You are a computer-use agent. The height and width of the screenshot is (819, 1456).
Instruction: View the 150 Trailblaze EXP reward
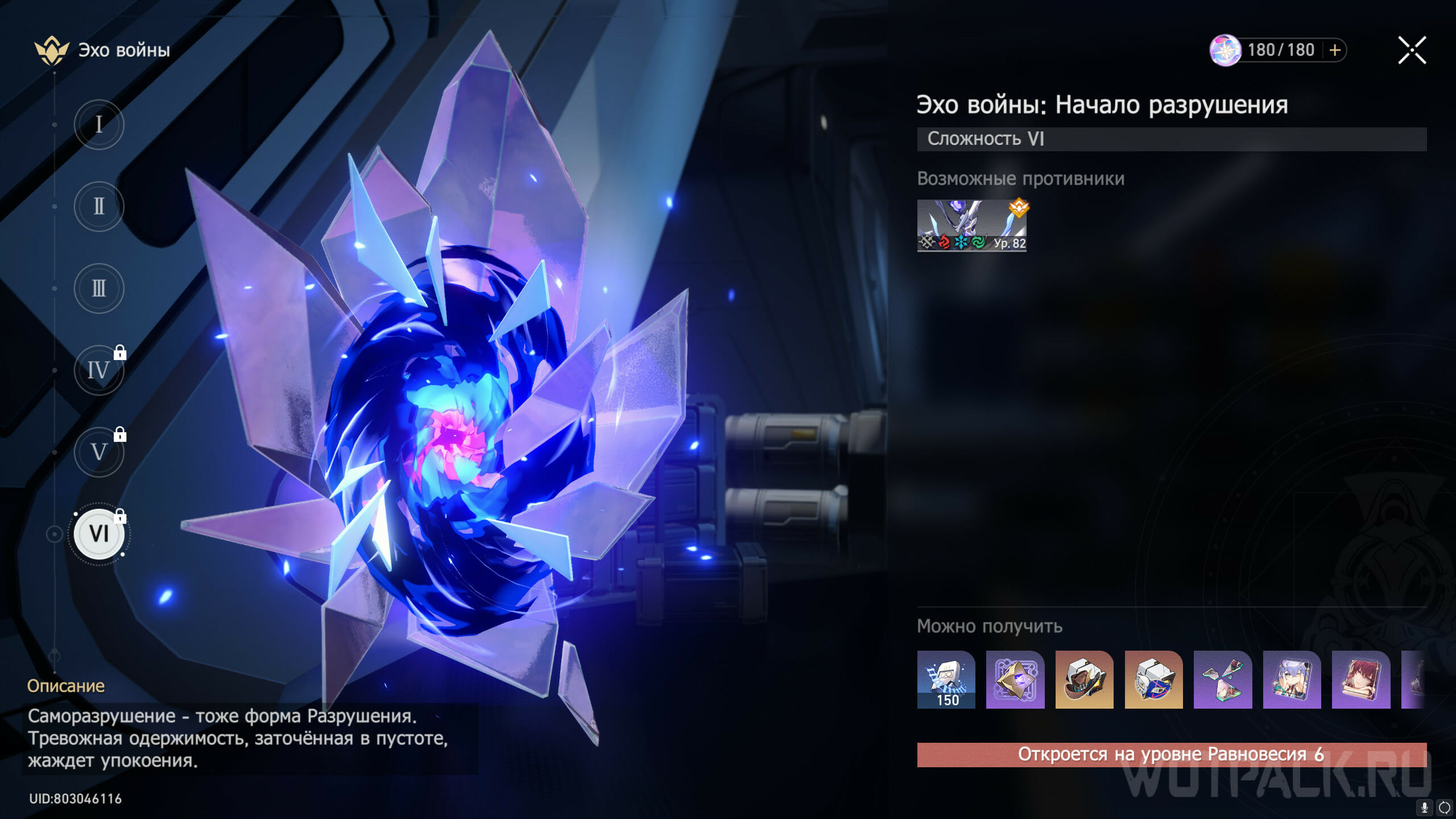pos(946,680)
